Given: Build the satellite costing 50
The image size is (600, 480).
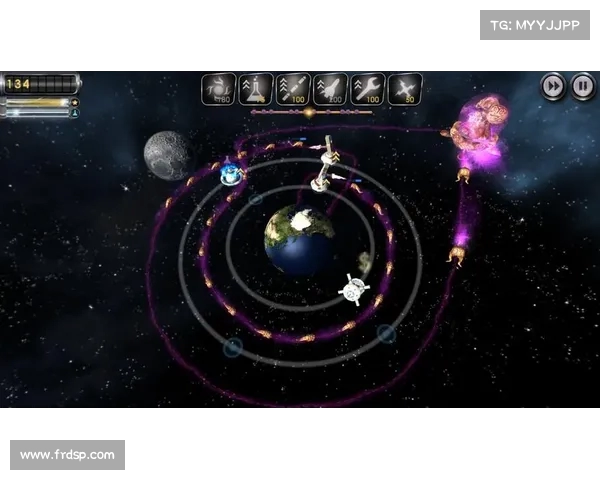Looking at the screenshot, I should coord(404,89).
